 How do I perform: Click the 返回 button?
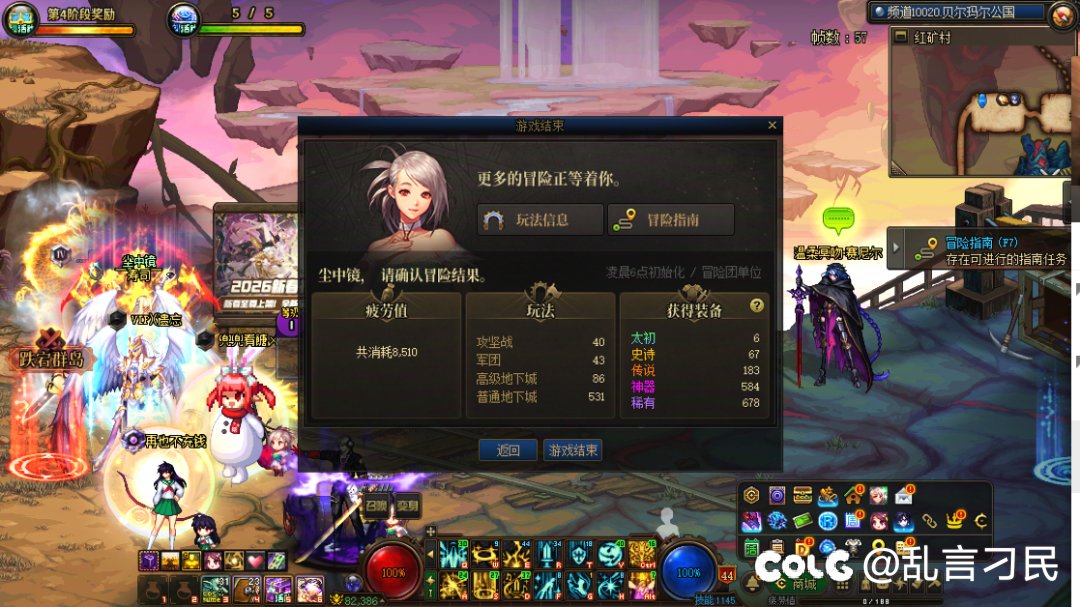[x=508, y=450]
